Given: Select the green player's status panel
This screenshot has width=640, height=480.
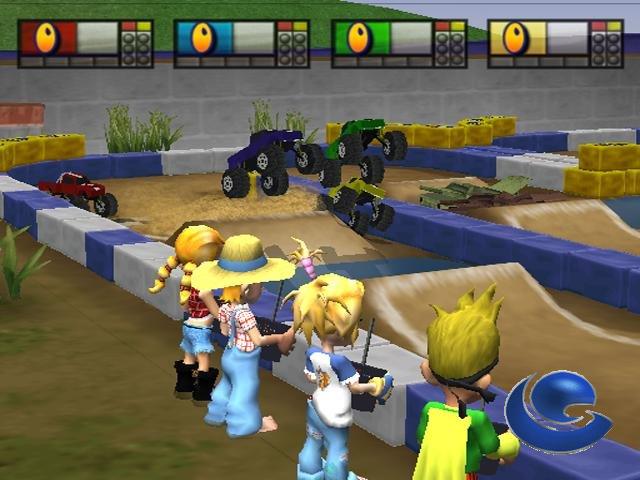Looking at the screenshot, I should pyautogui.click(x=398, y=43).
